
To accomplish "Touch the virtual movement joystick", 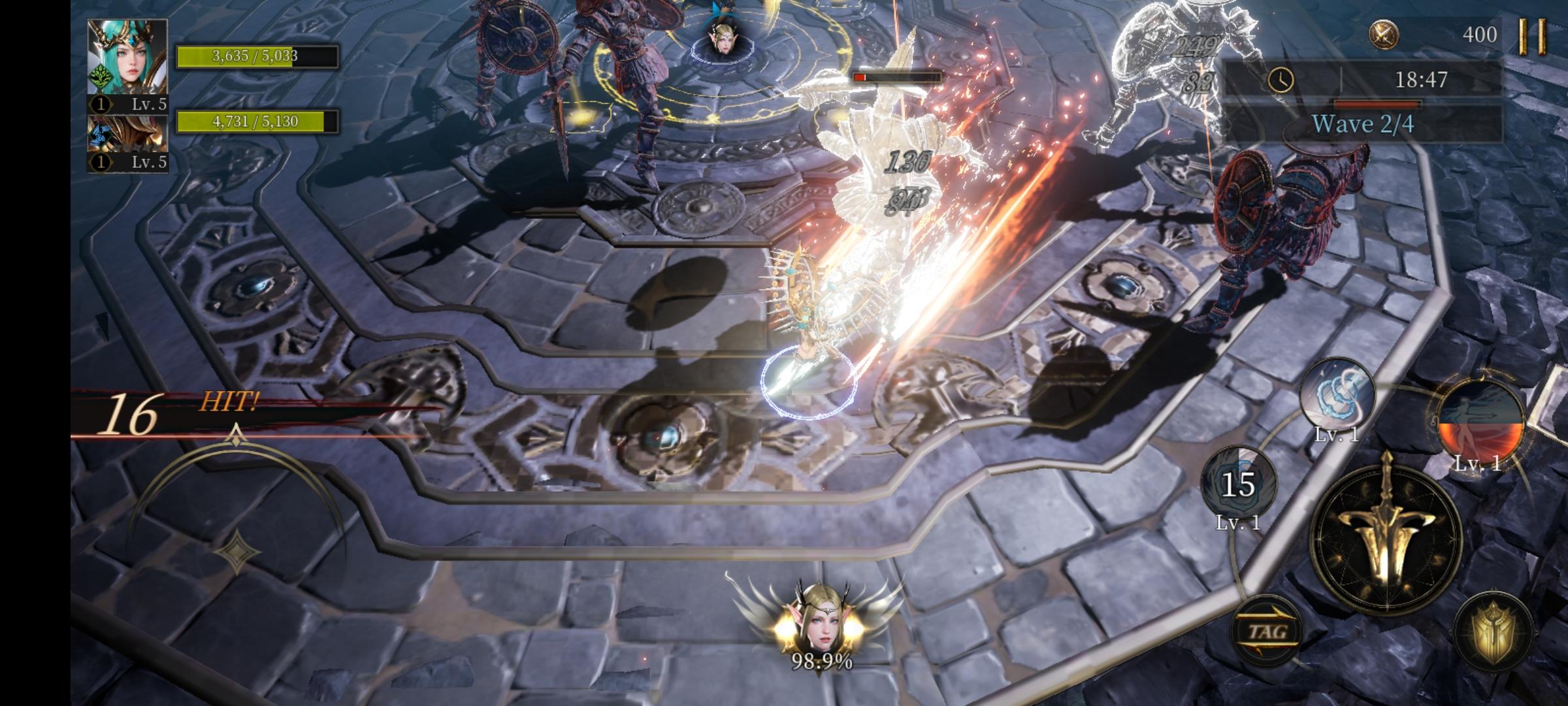I will [x=235, y=549].
